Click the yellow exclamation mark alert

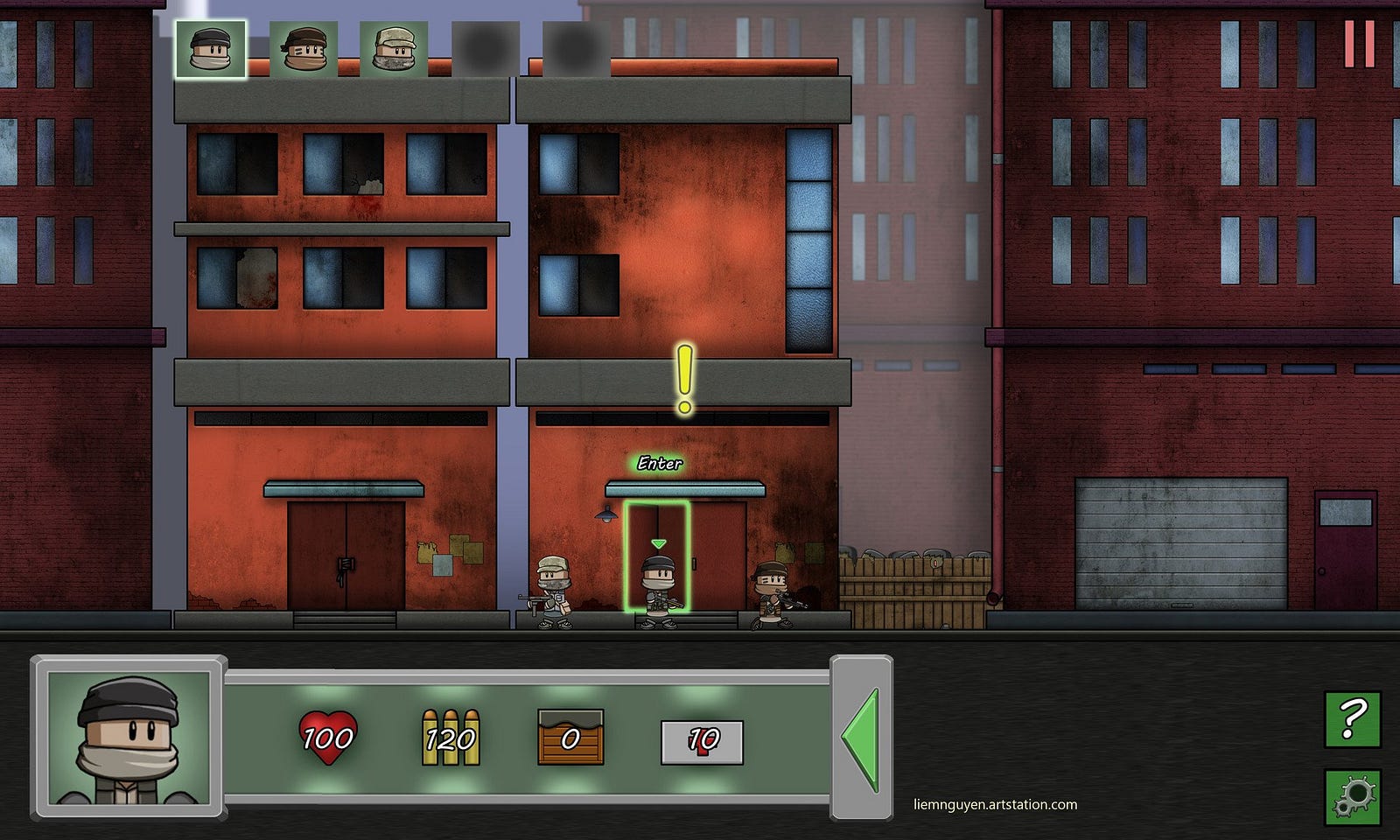coord(684,379)
